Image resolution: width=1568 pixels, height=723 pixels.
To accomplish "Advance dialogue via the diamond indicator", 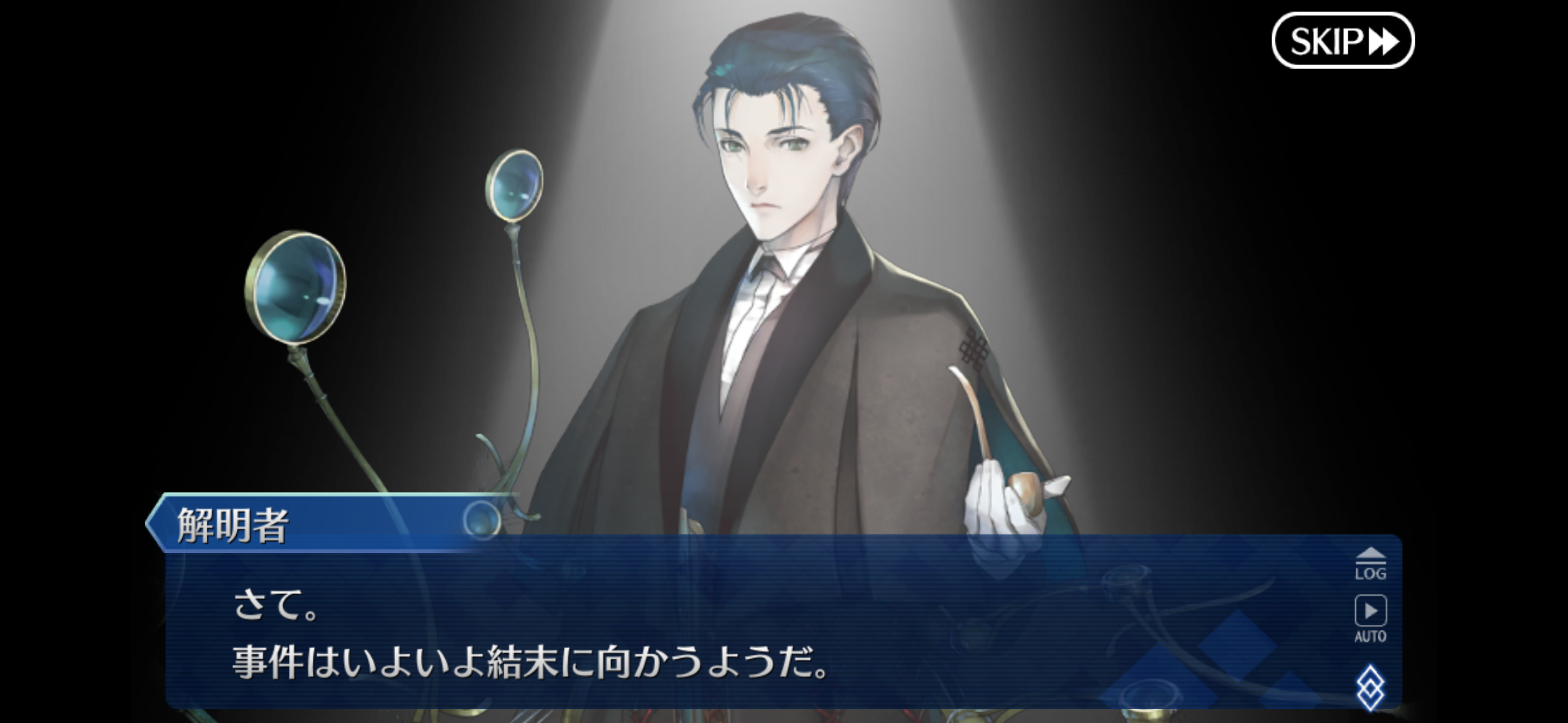I will 1370,688.
